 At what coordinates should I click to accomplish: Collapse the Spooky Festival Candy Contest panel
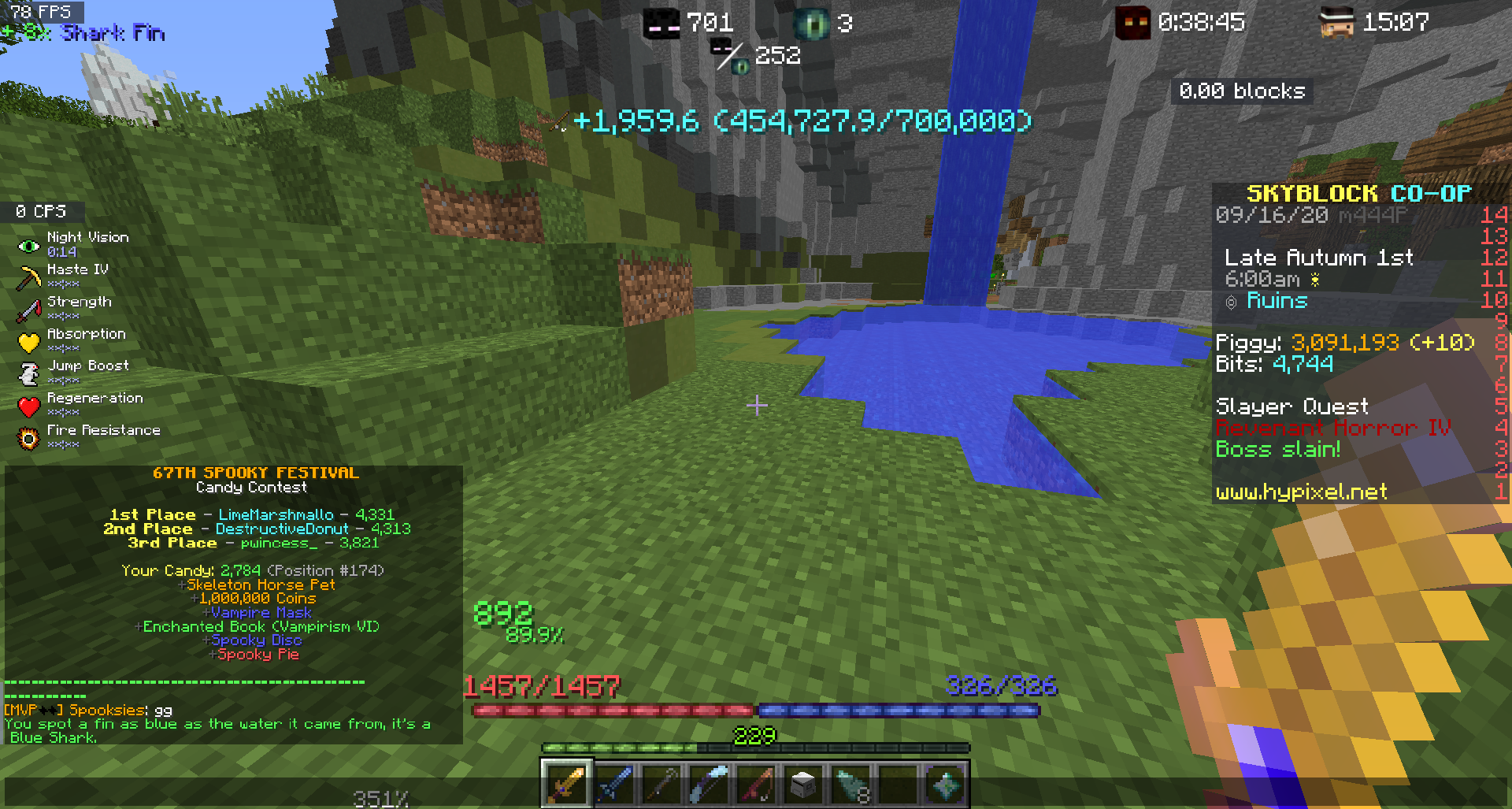(256, 473)
